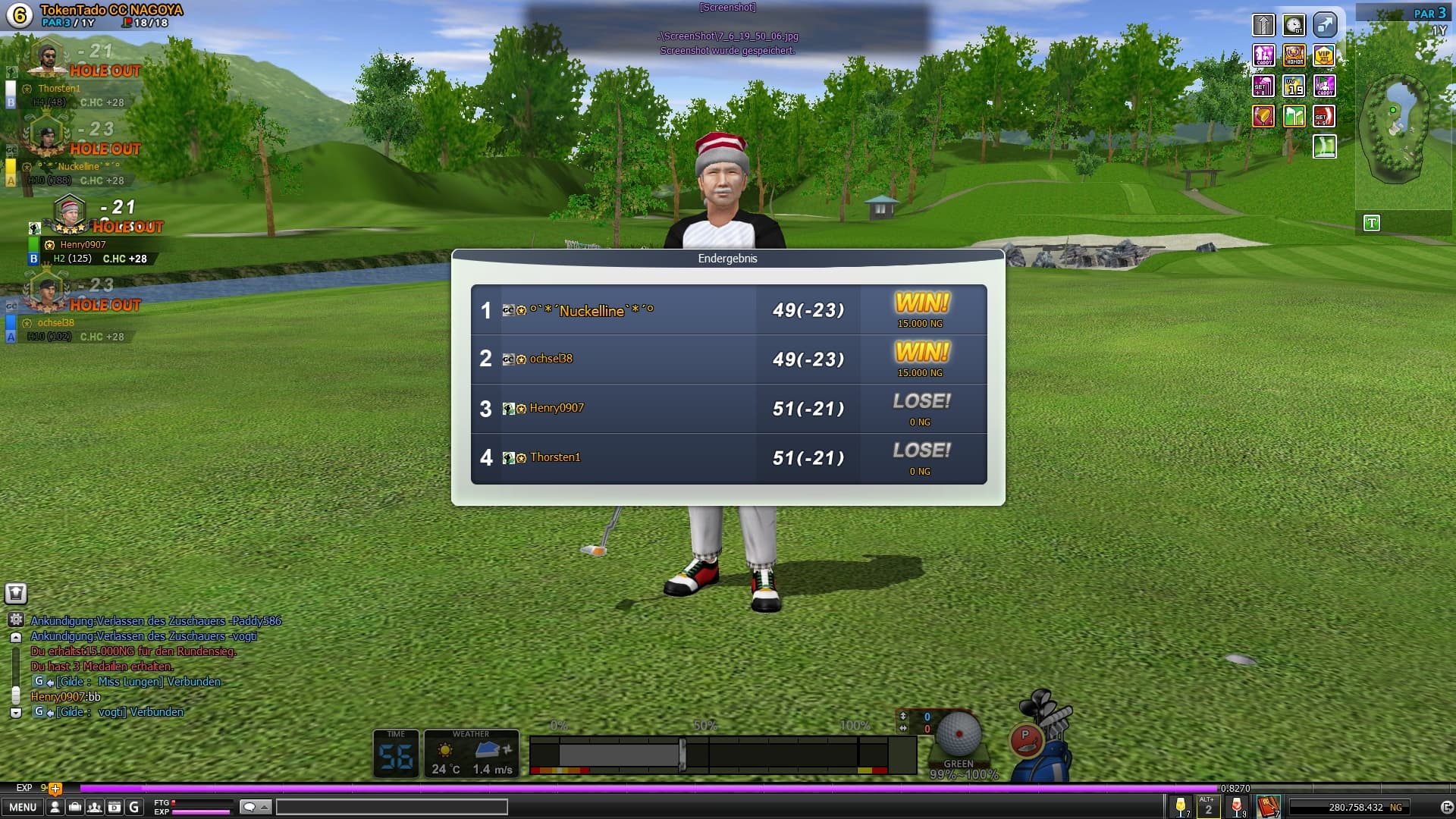The height and width of the screenshot is (819, 1456).
Task: Select Nuckelline's row in the final results
Action: 728,310
